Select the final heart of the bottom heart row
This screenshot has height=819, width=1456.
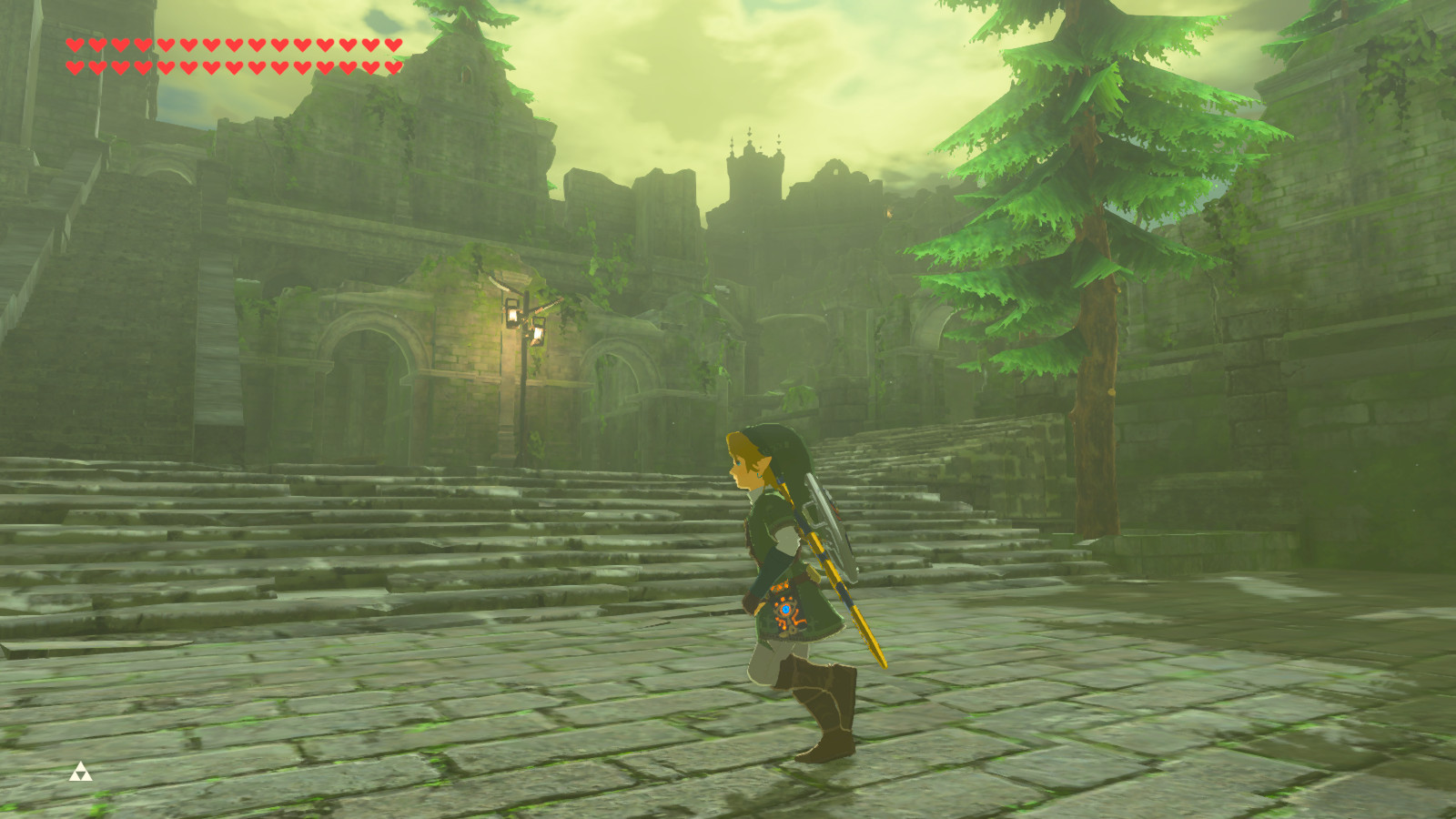(394, 66)
